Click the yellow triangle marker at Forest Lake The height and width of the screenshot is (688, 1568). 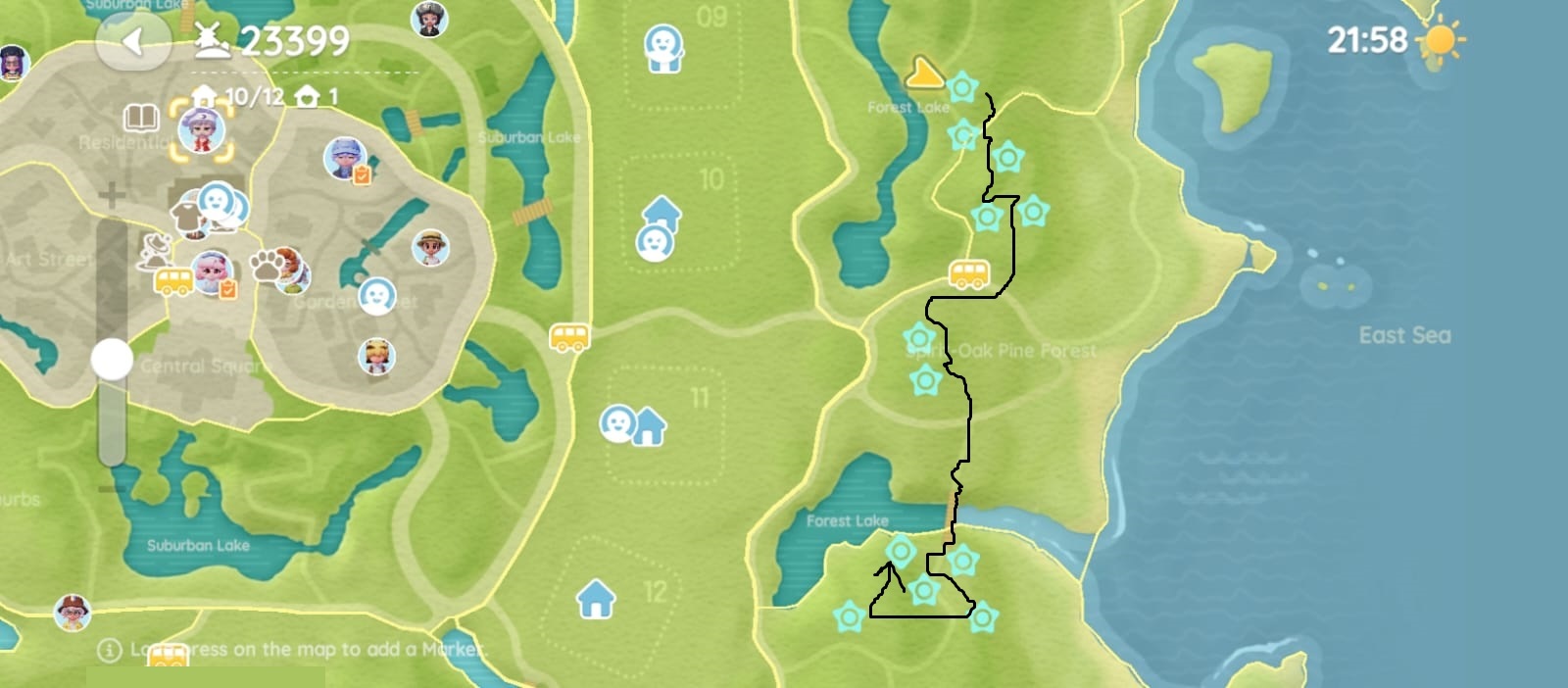pyautogui.click(x=923, y=73)
